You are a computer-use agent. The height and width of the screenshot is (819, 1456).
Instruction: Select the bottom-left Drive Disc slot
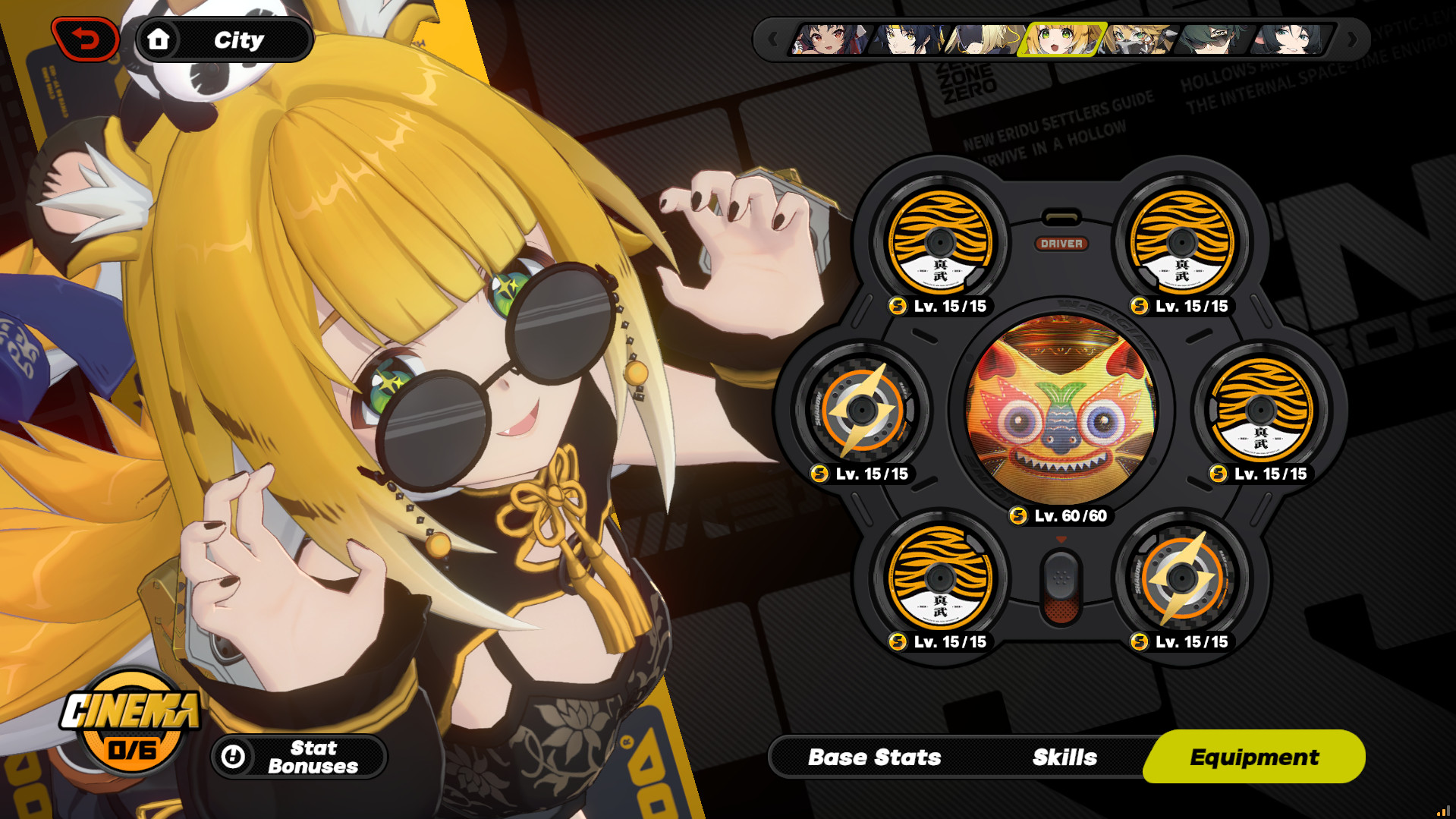(x=940, y=578)
